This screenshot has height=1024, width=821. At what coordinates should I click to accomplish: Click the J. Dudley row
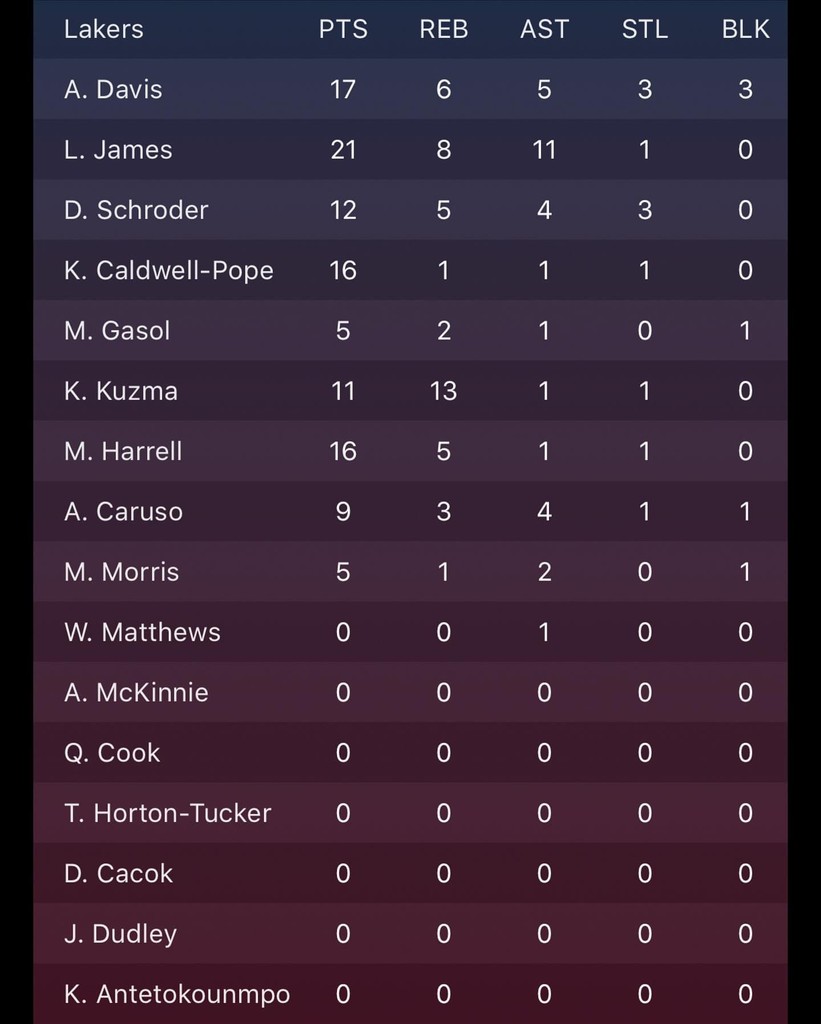point(120,934)
